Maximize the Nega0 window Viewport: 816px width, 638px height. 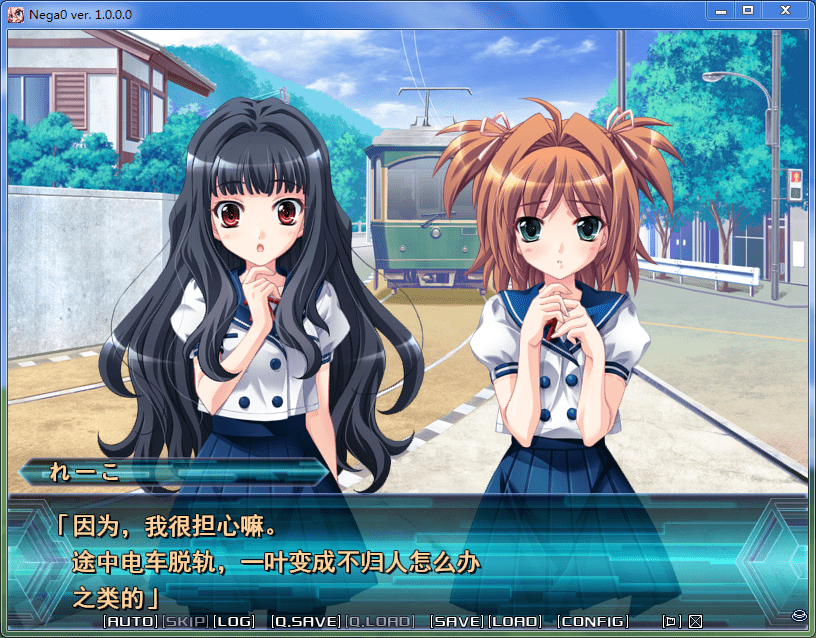tap(748, 10)
